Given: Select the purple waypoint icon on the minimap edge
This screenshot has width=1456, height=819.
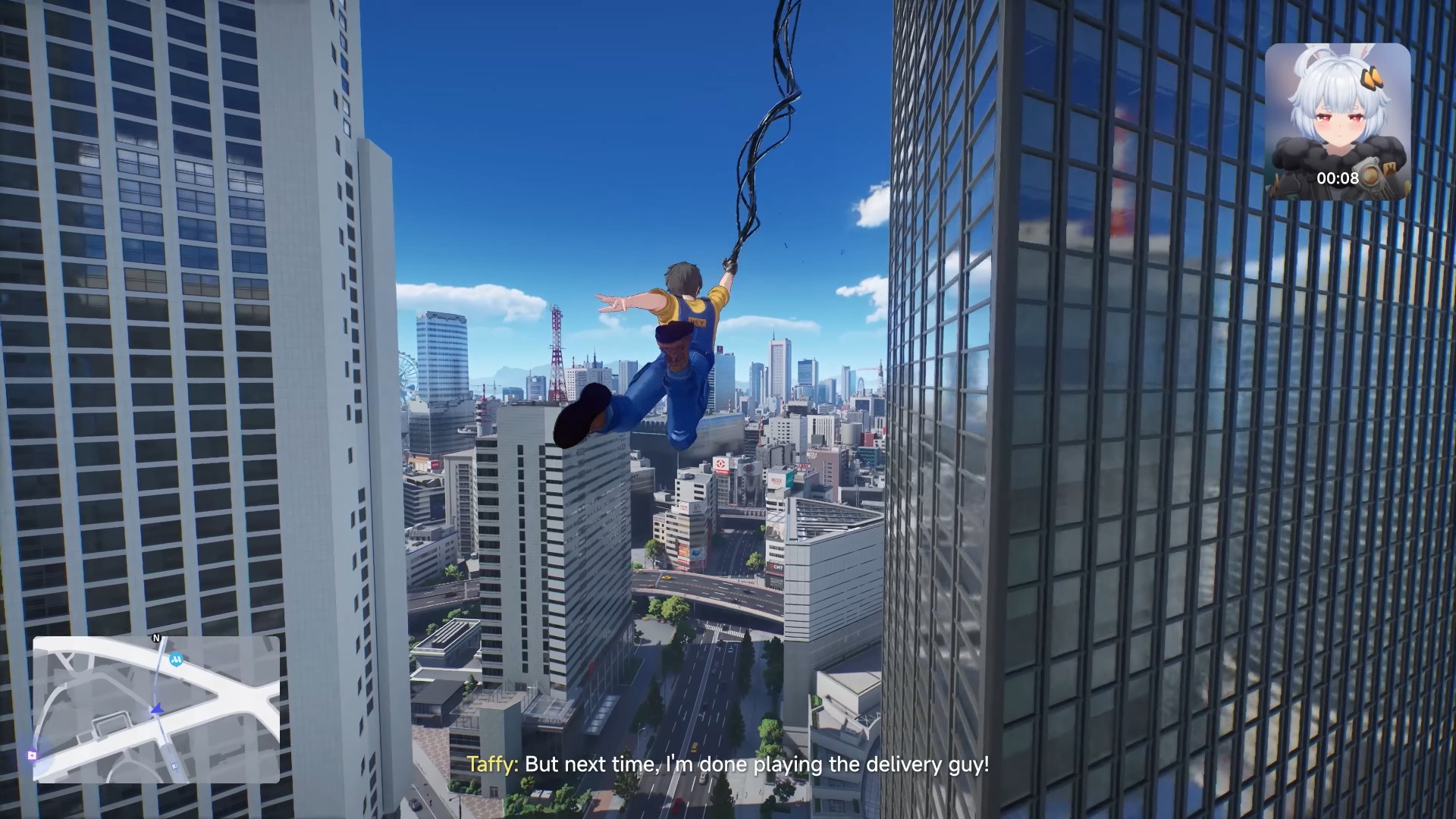Looking at the screenshot, I should tap(33, 756).
